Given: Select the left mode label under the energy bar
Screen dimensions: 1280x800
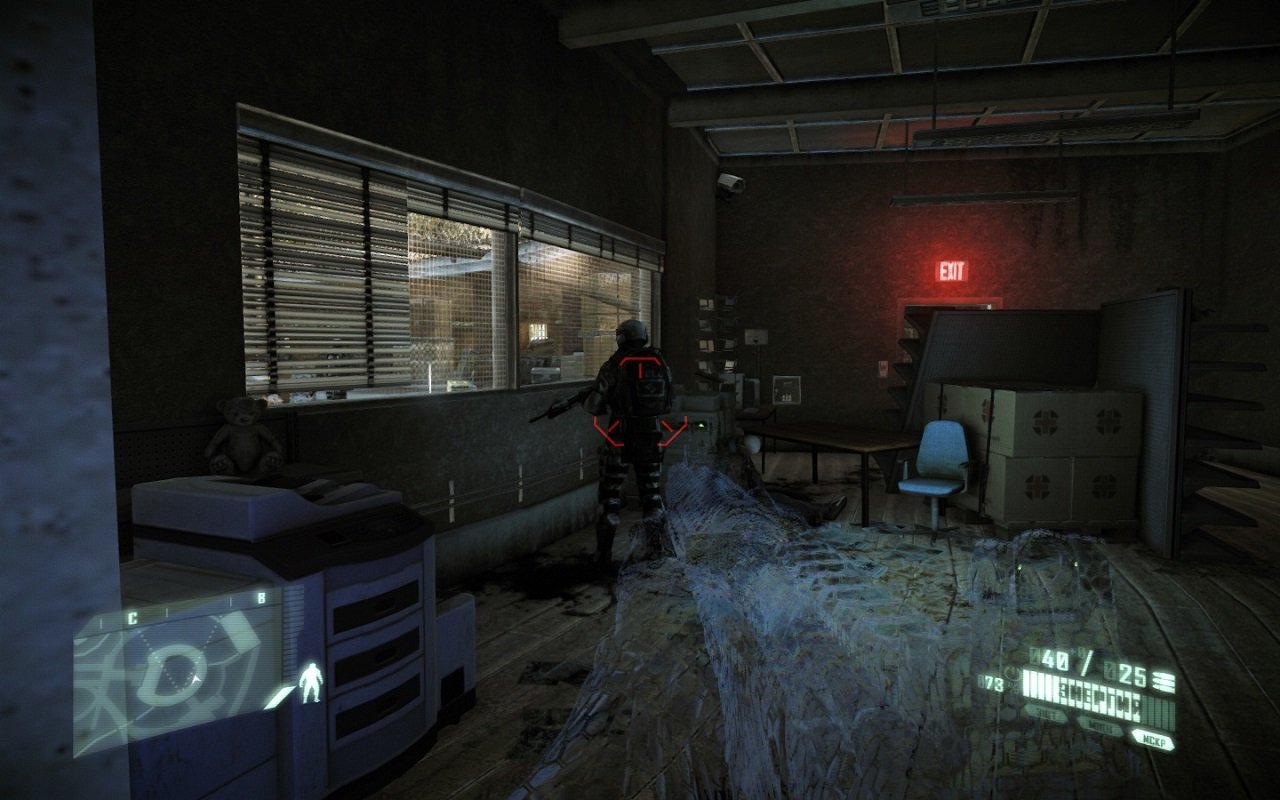Looking at the screenshot, I should point(1044,715).
